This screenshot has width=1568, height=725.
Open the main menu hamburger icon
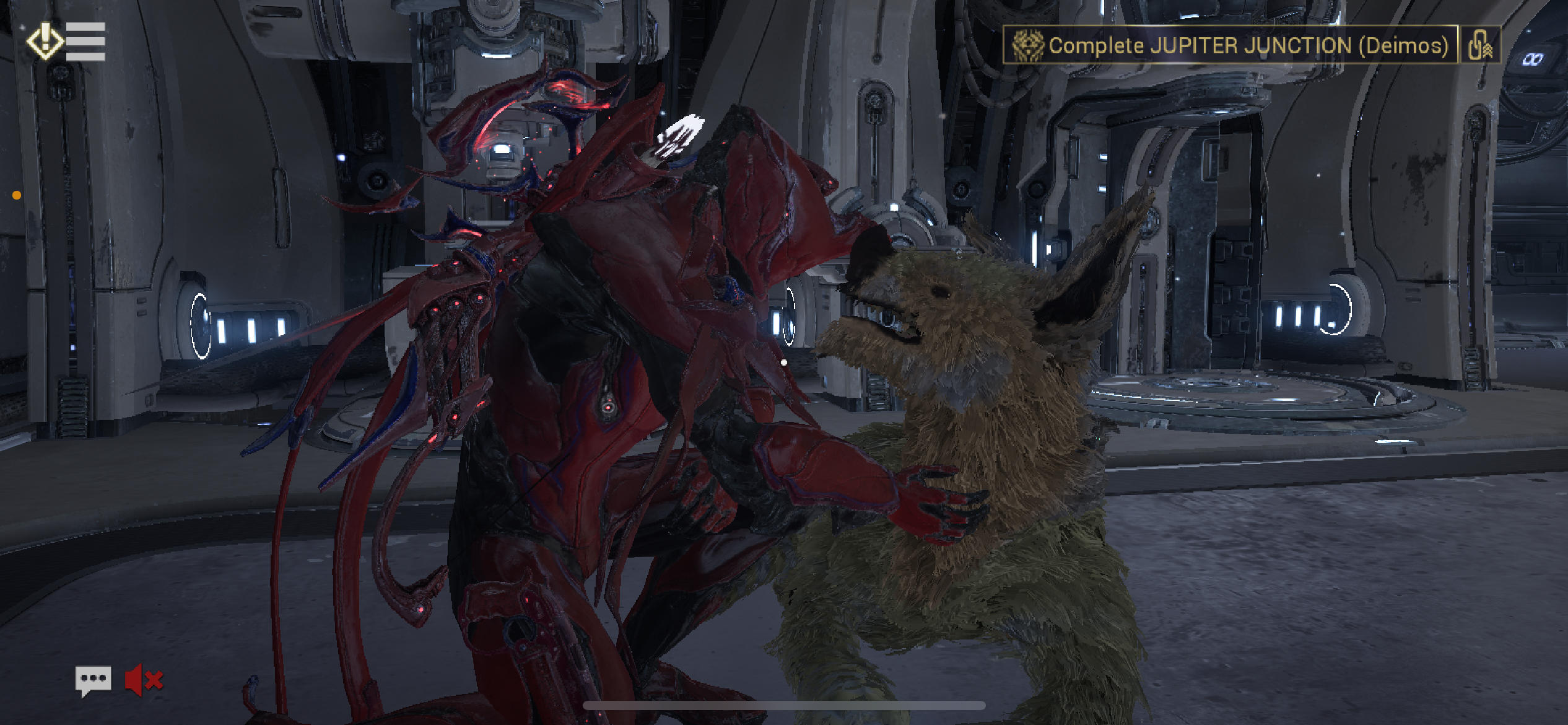click(x=84, y=42)
